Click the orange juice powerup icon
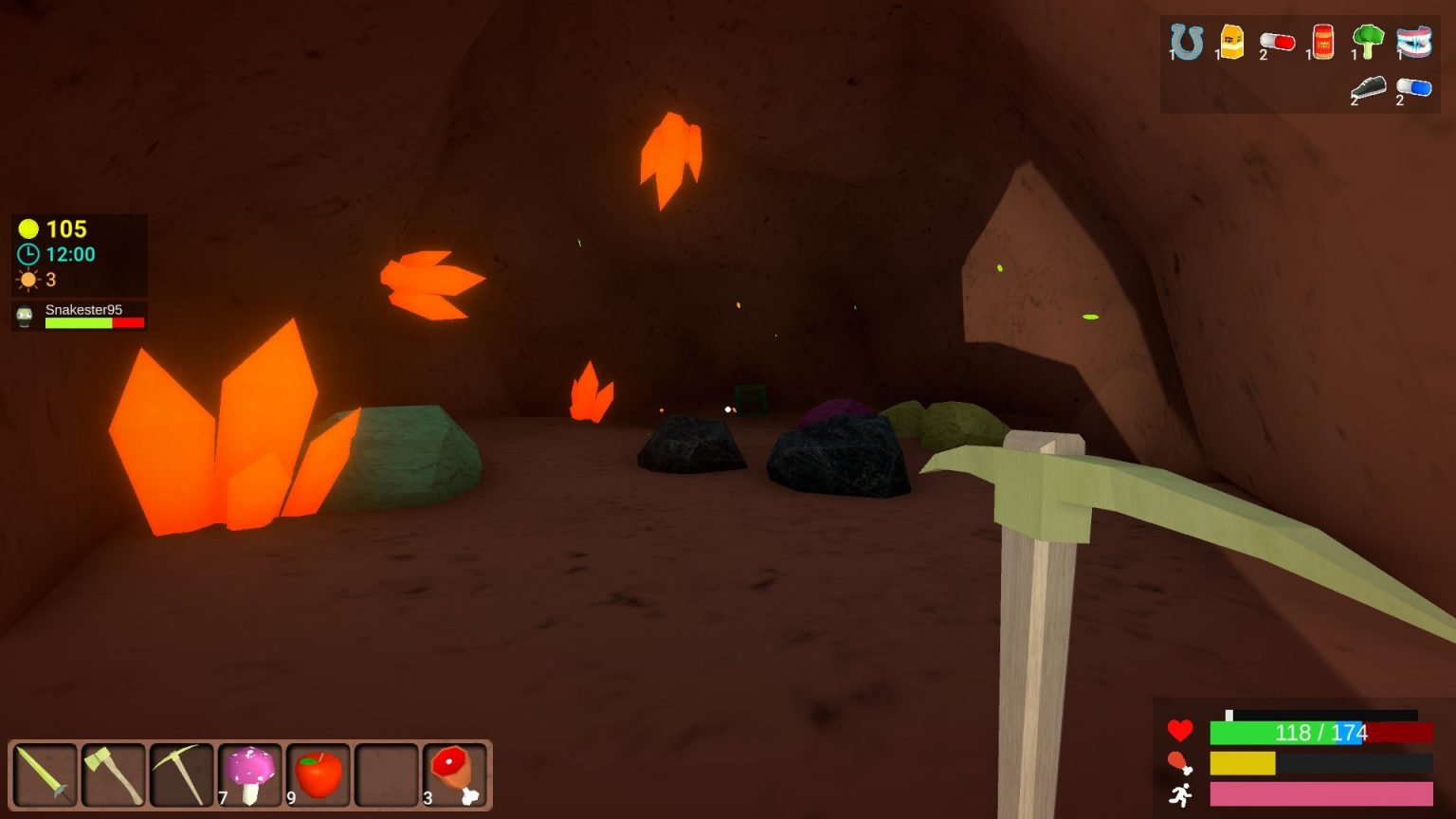1456x819 pixels. pyautogui.click(x=1232, y=41)
